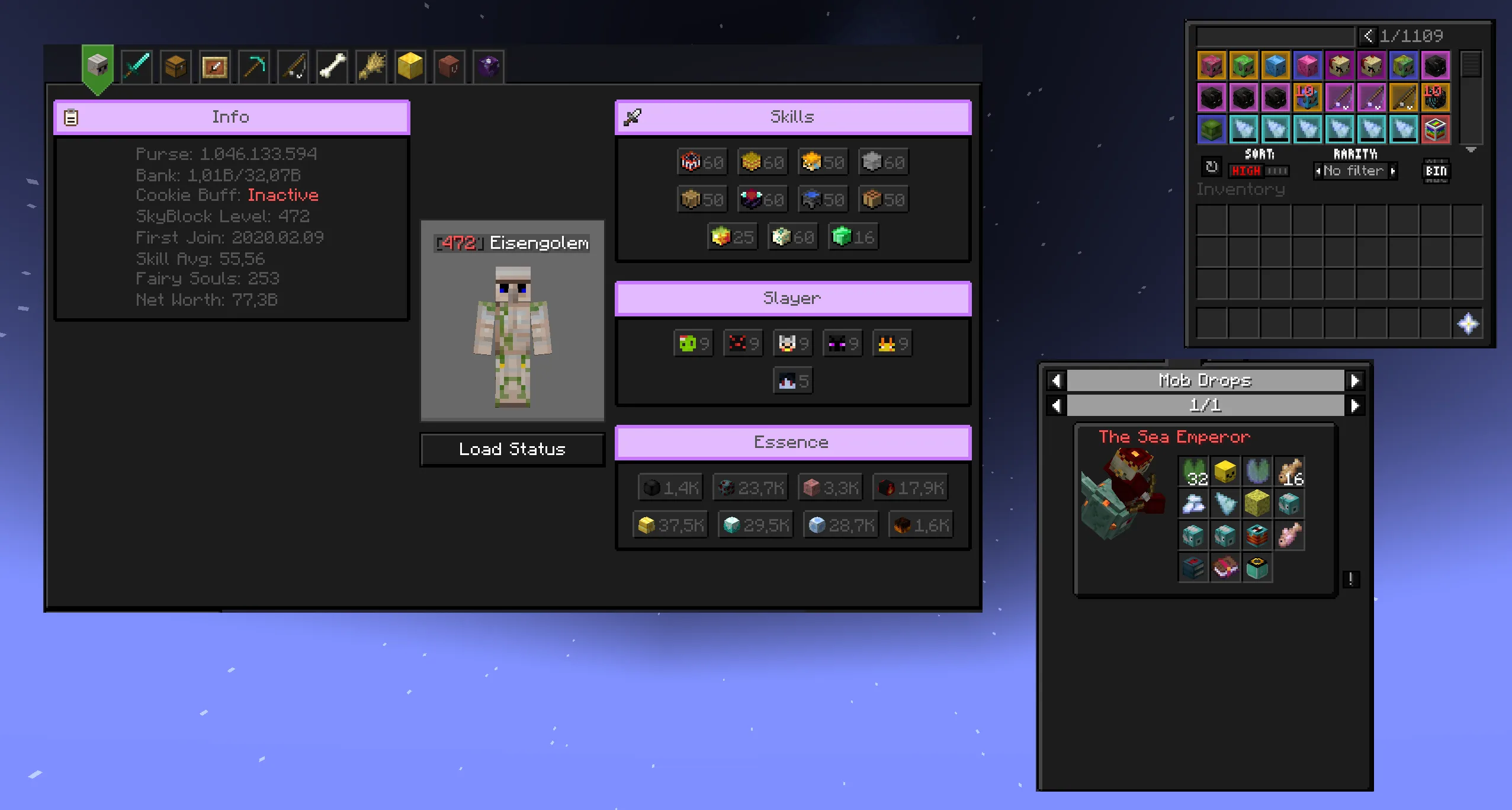This screenshot has height=810, width=1512.
Task: Click the back arrow beside page 1/1109
Action: tap(1368, 36)
